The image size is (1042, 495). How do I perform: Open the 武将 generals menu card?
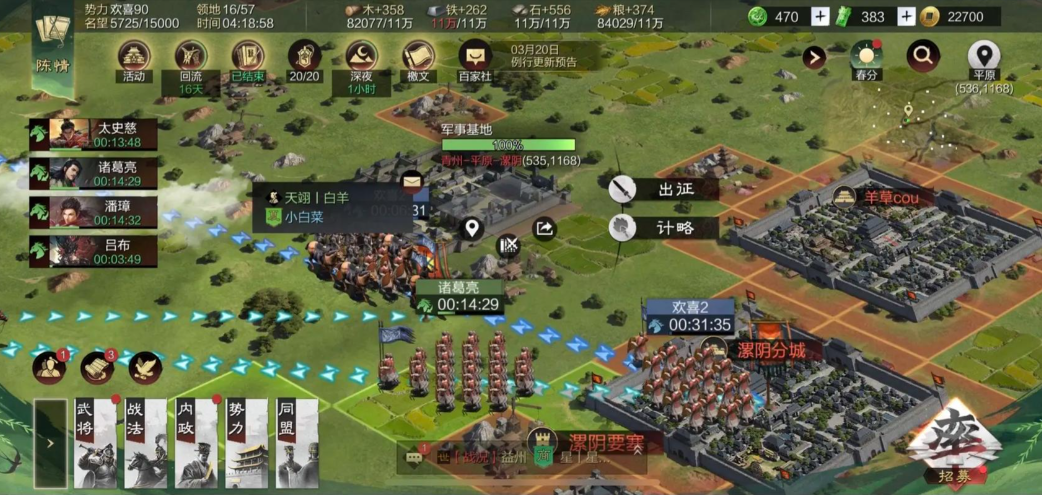tap(96, 443)
